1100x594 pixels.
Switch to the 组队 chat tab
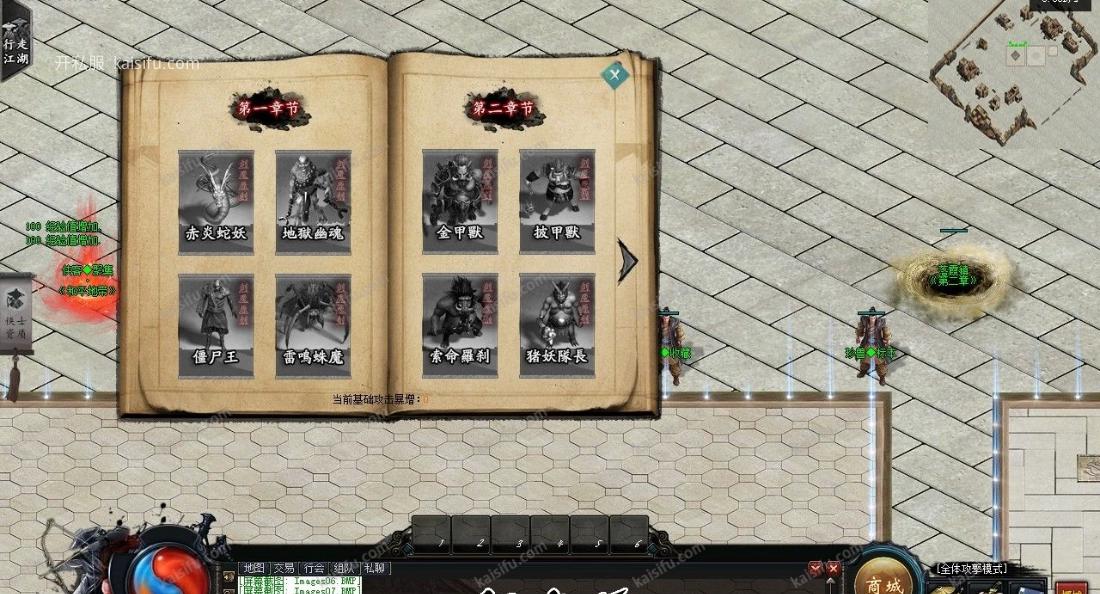coord(344,568)
